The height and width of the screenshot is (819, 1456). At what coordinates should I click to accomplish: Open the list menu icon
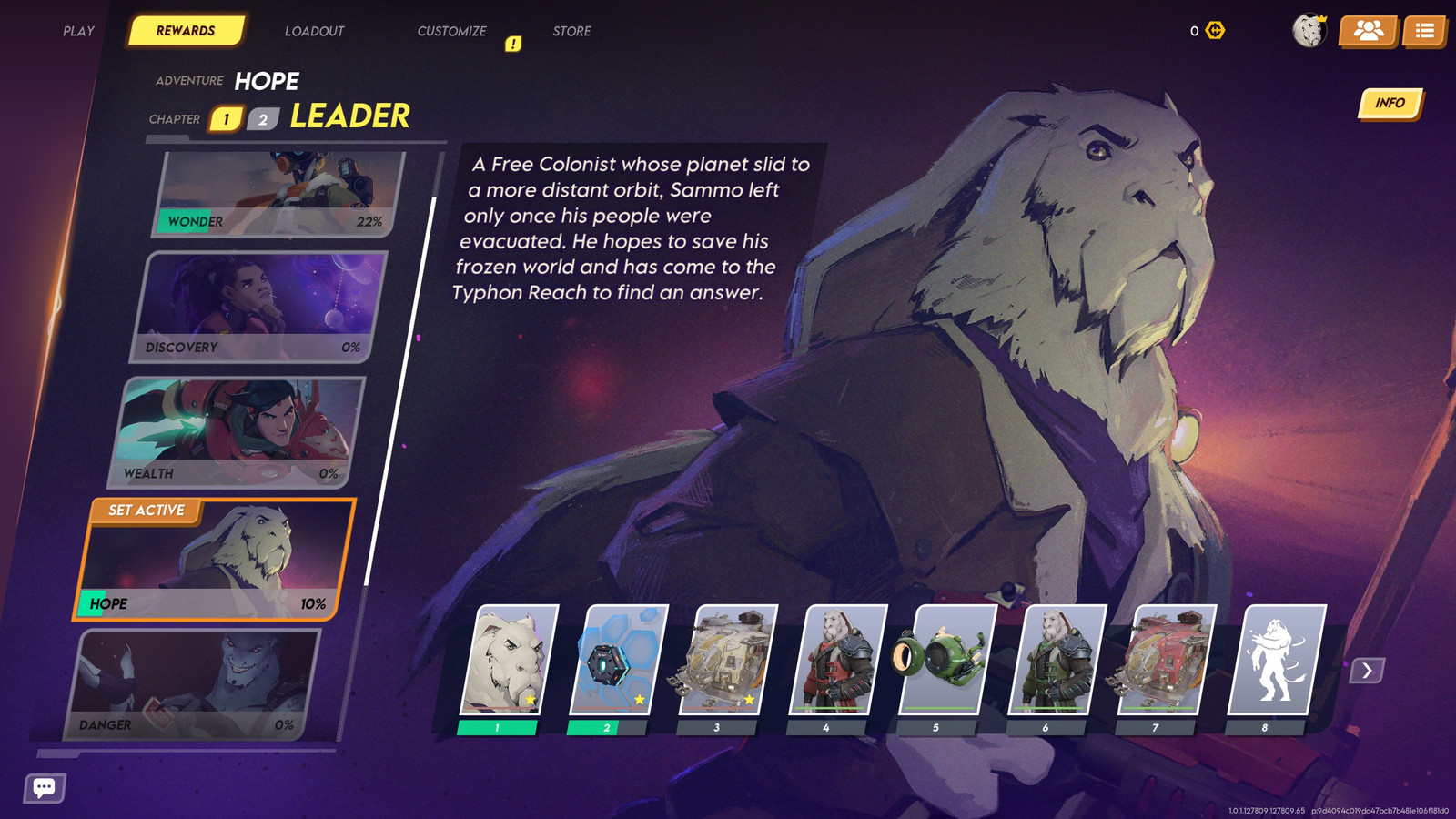point(1424,31)
